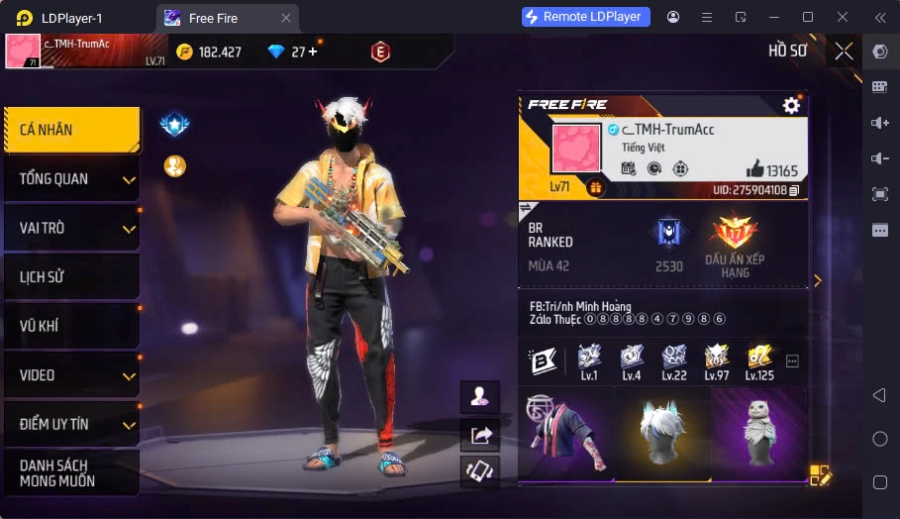Copy the player UID

tap(794, 190)
